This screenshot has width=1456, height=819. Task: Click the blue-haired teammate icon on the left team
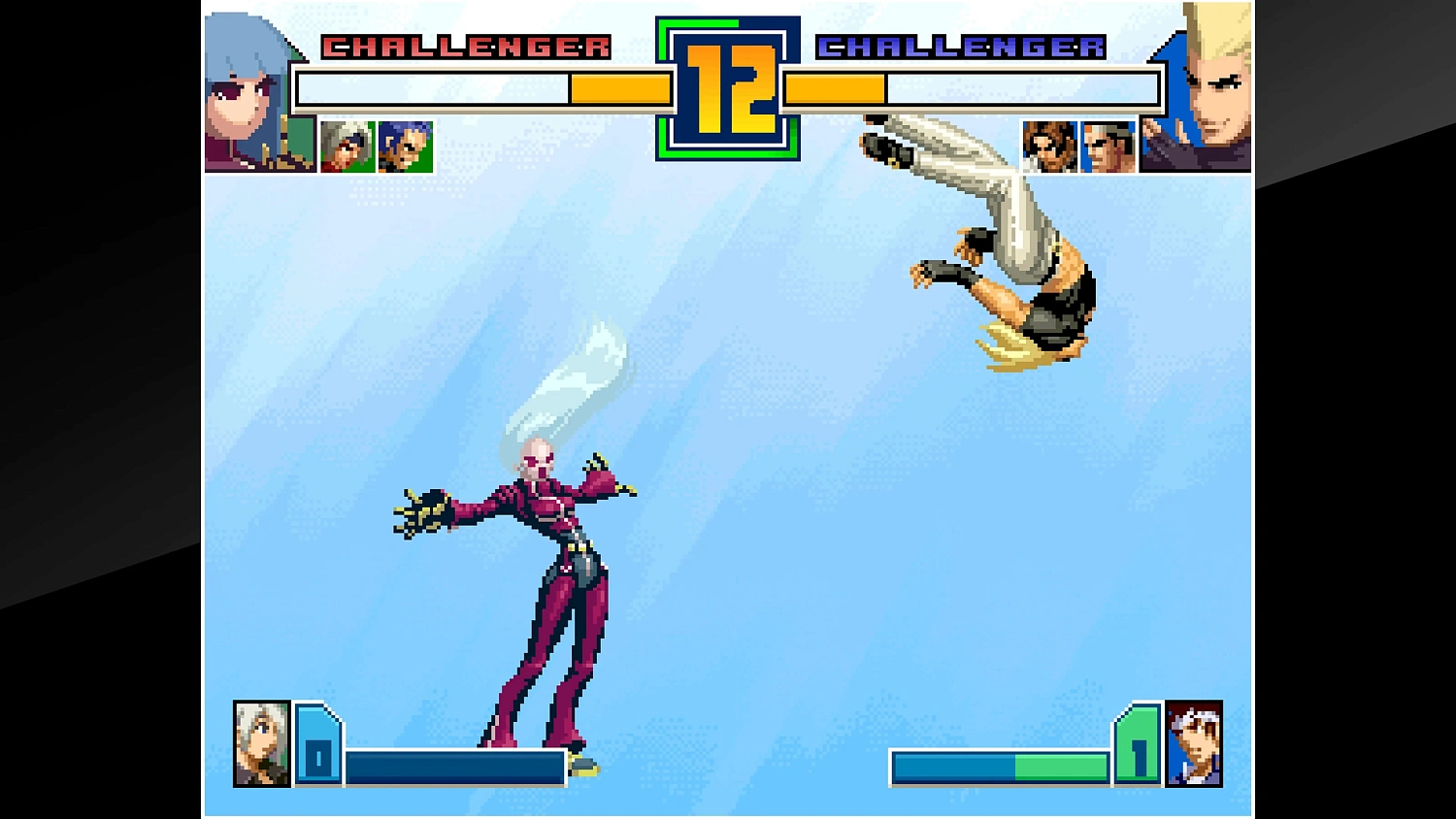405,146
